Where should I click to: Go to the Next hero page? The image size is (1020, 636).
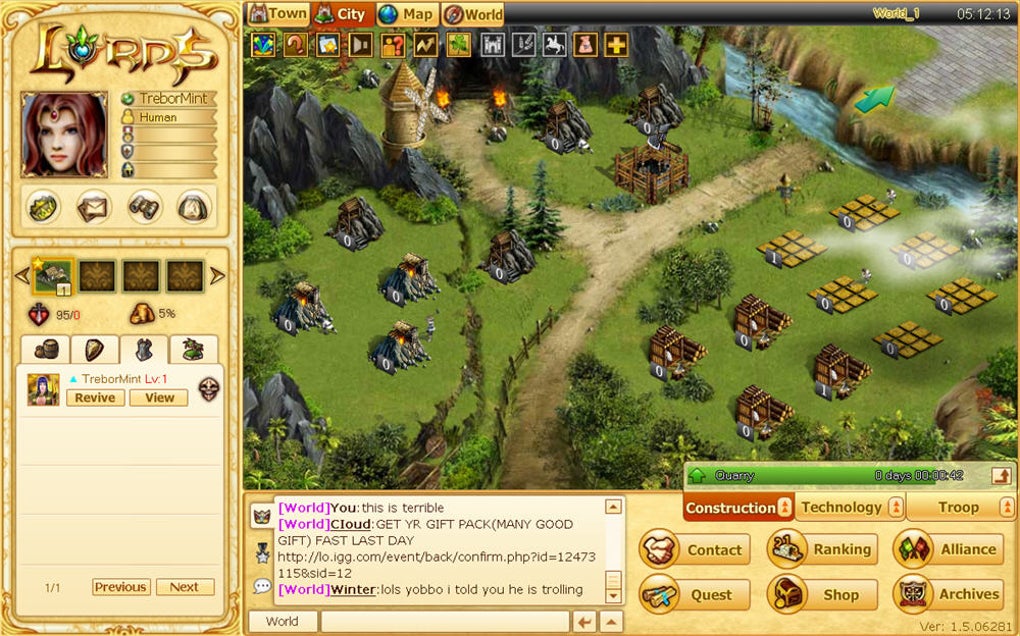[x=184, y=587]
